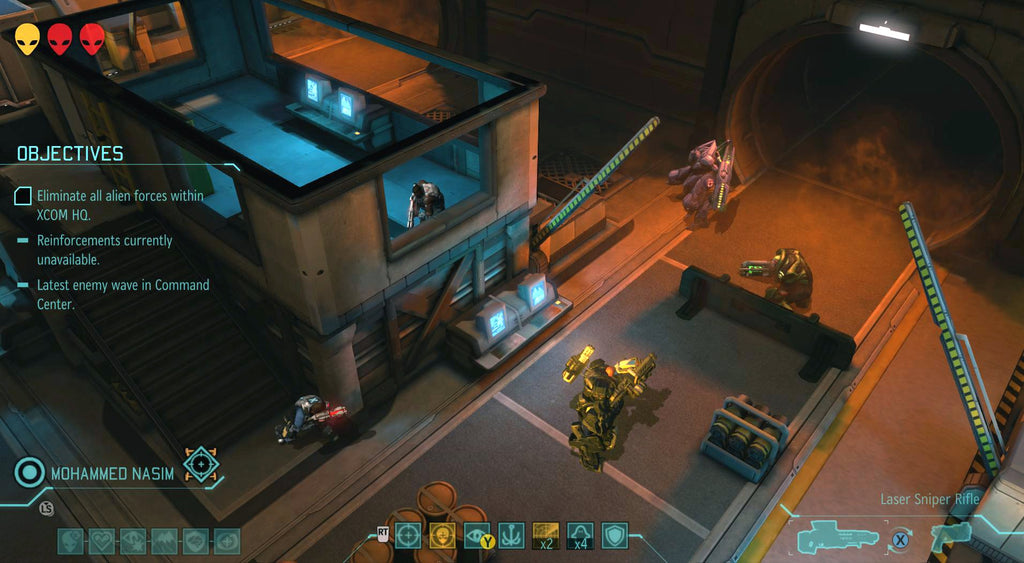Choose the eye-shaped Overwatch ability
1024x563 pixels.
pos(477,536)
